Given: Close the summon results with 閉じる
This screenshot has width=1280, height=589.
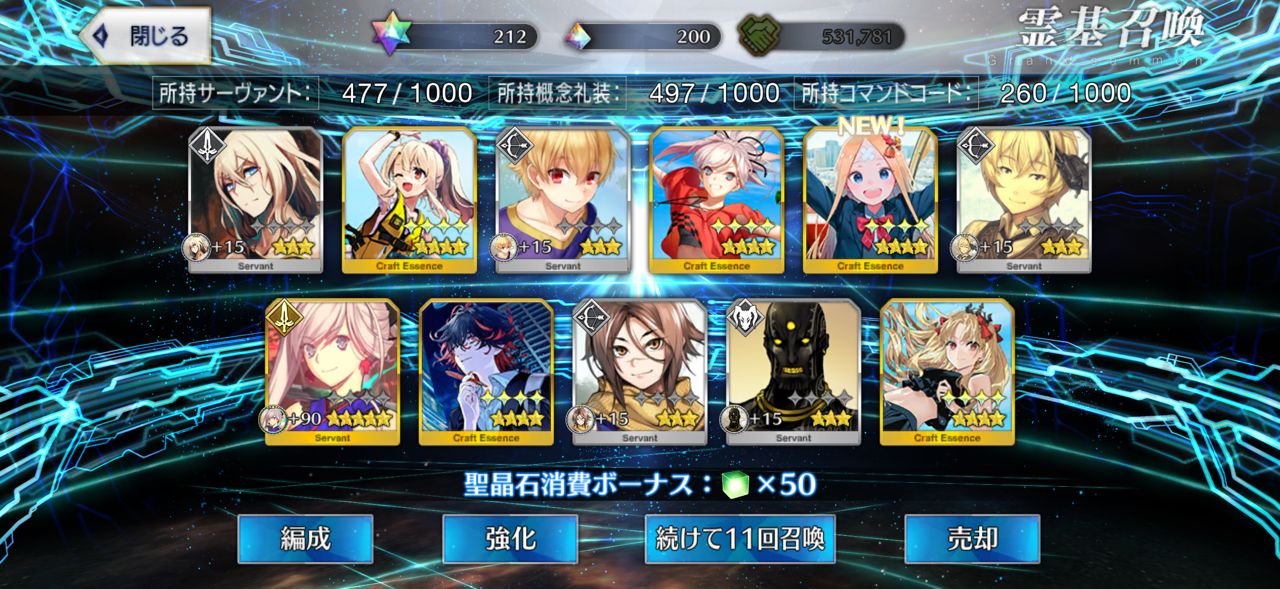Looking at the screenshot, I should [x=146, y=36].
